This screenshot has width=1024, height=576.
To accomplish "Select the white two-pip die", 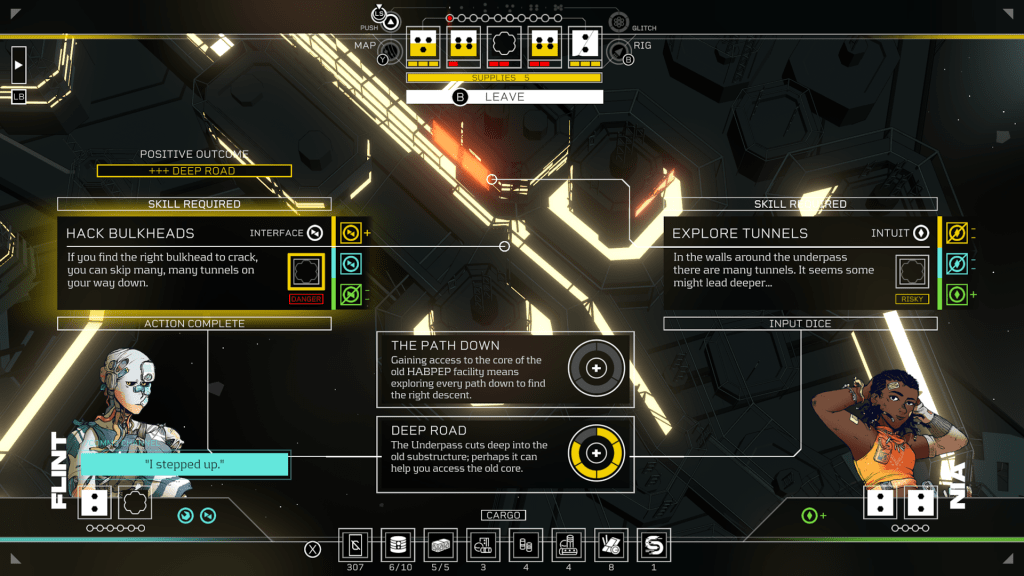I will [585, 45].
